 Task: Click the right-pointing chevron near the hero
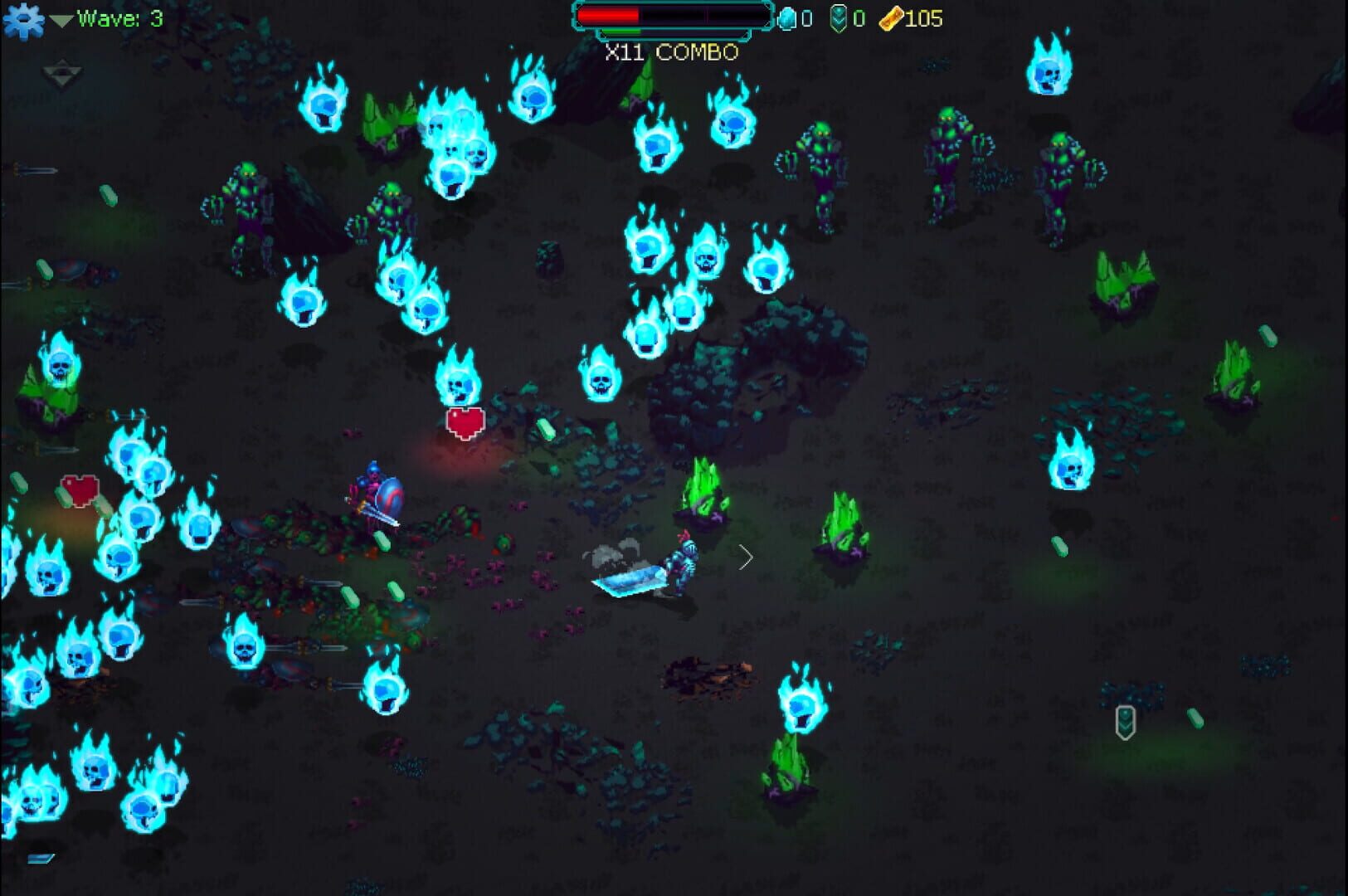click(746, 558)
